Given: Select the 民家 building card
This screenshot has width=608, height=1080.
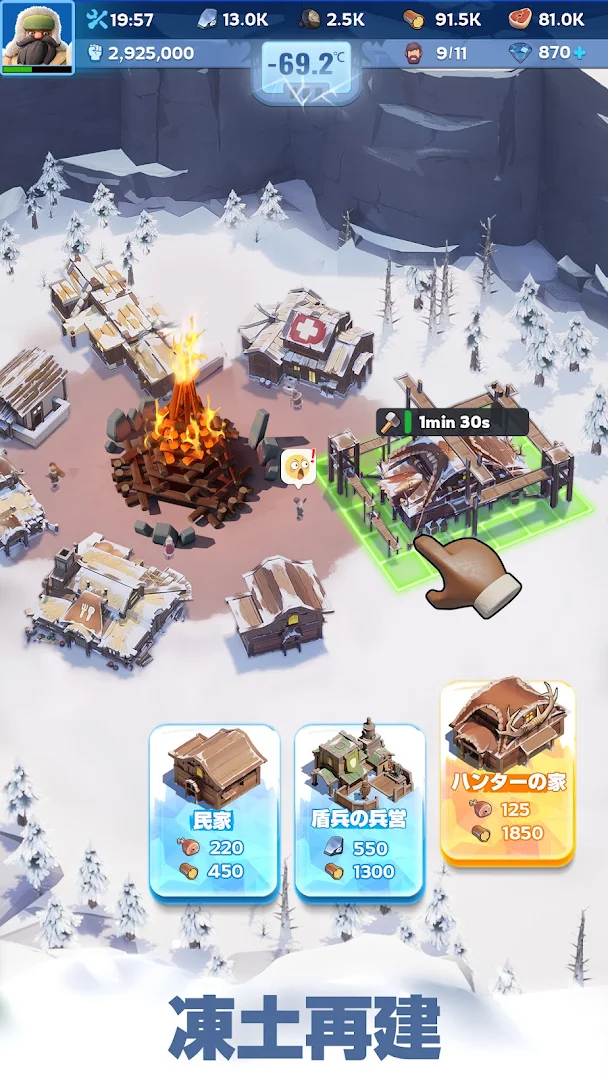Looking at the screenshot, I should point(214,810).
